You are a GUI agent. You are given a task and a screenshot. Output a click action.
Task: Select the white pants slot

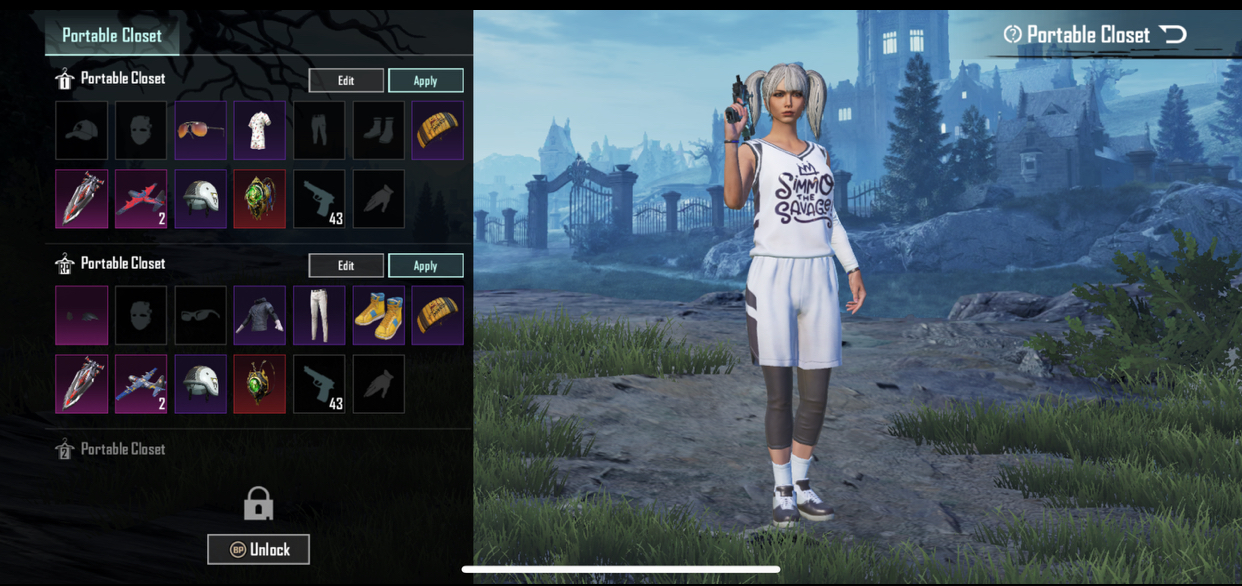point(319,315)
